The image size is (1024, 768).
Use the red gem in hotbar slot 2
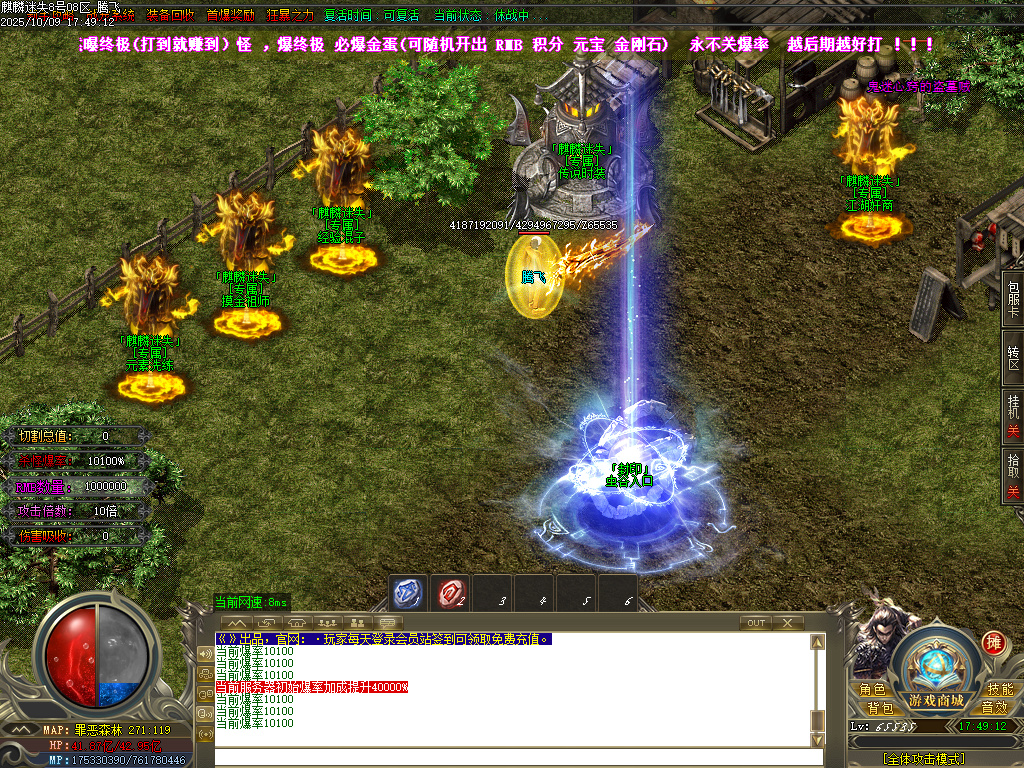tap(450, 593)
